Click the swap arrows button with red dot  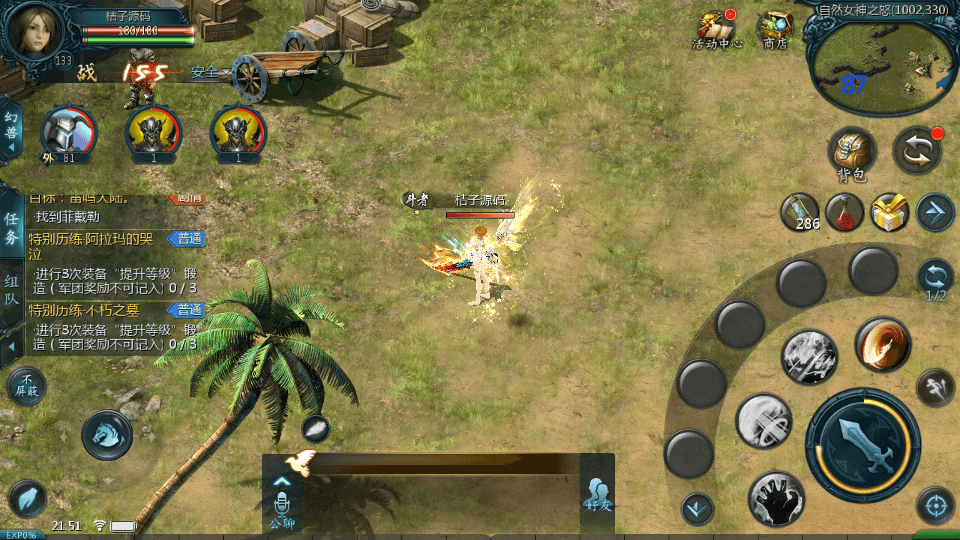click(x=916, y=150)
